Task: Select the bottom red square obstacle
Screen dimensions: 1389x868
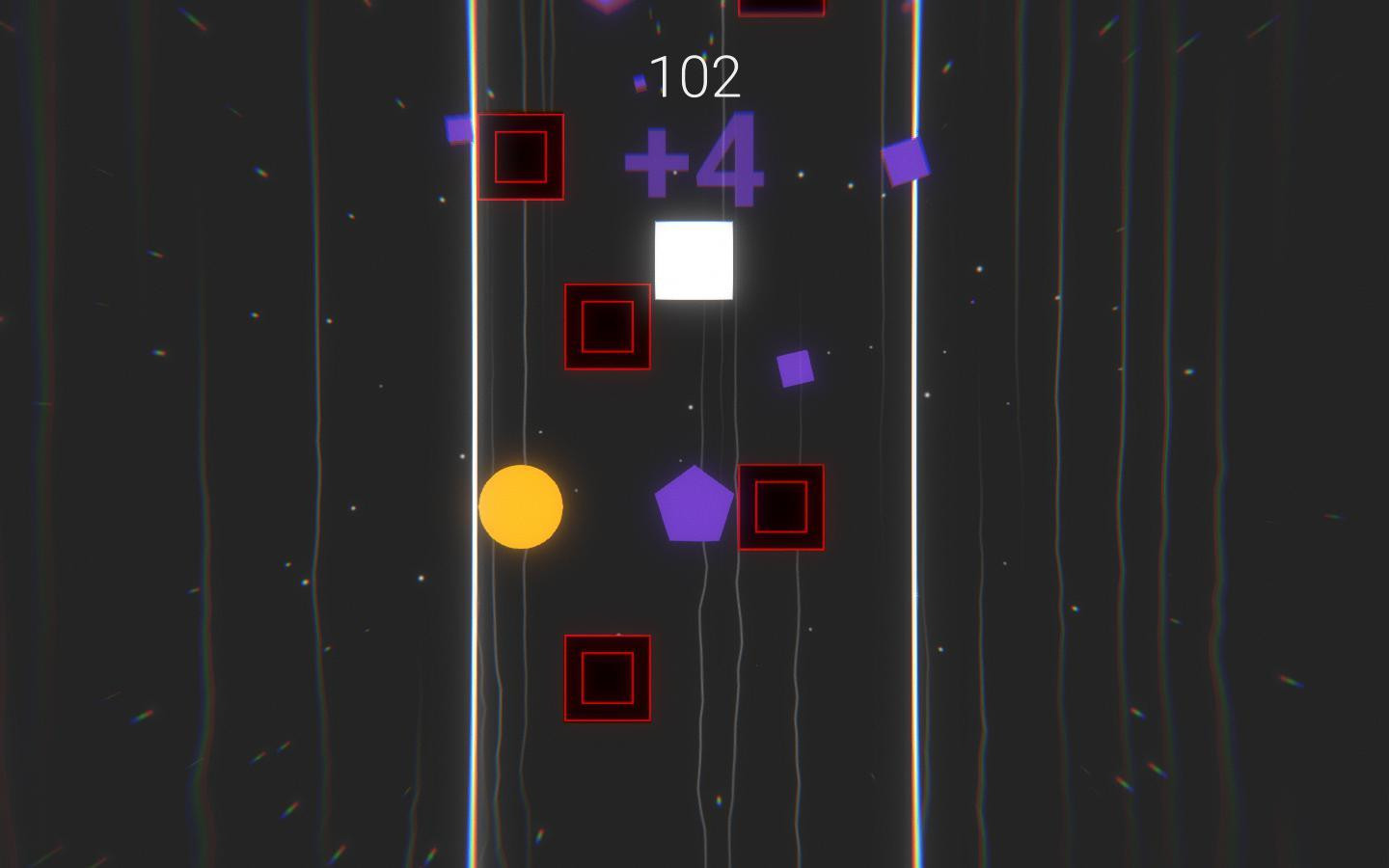Action: (x=606, y=676)
